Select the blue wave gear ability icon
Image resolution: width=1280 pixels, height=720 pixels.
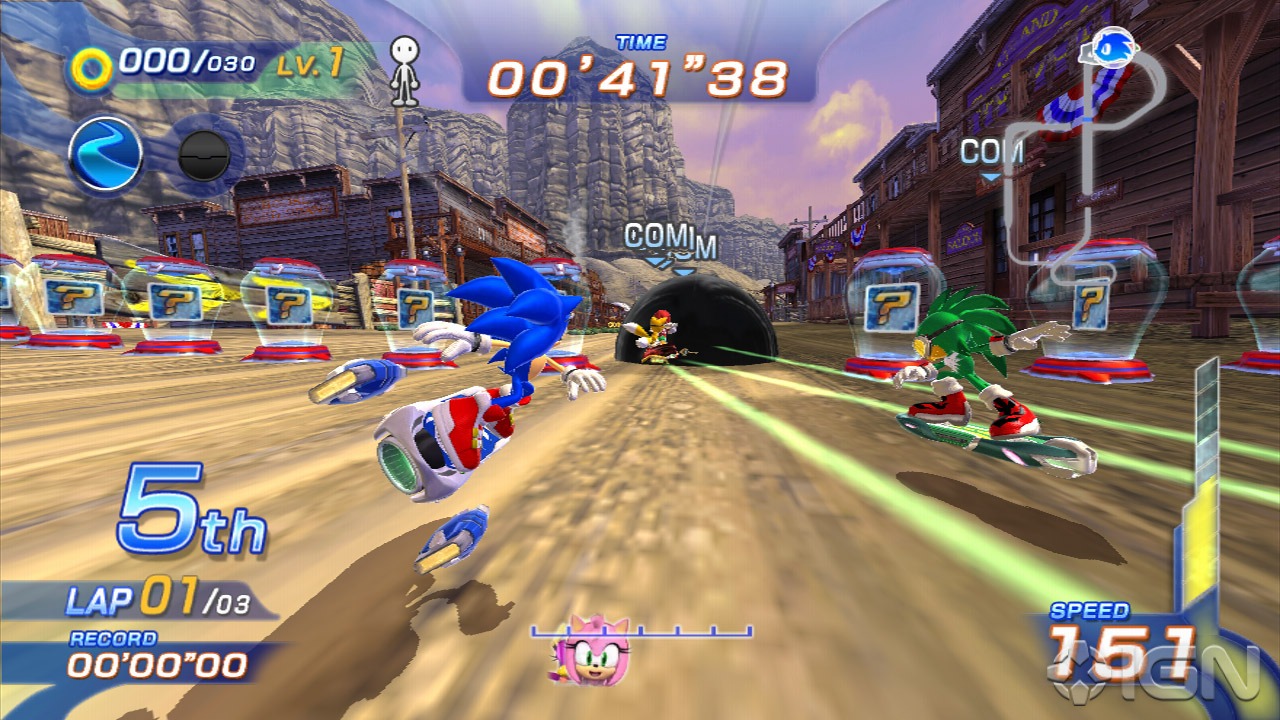105,155
